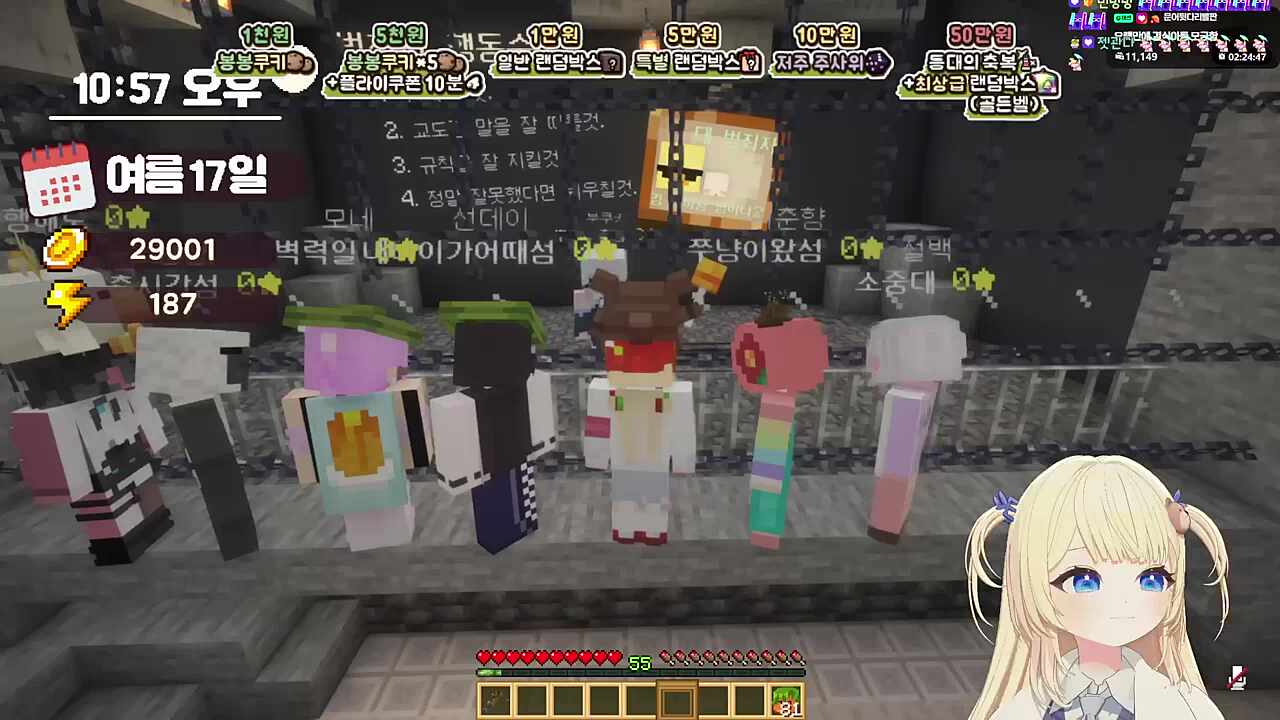Click the 쭈냥이왔섬 player nametag

tap(757, 250)
